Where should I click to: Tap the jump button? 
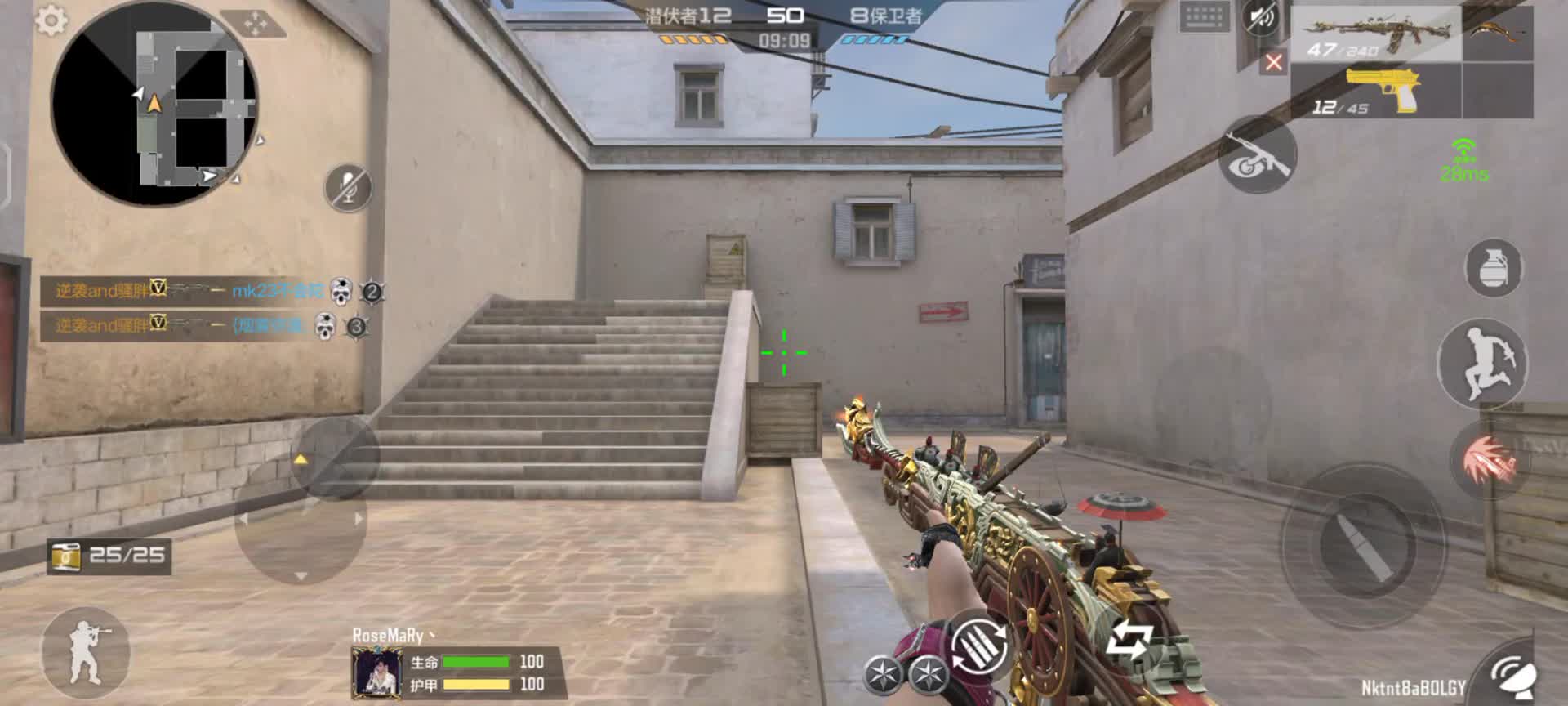(x=1481, y=363)
